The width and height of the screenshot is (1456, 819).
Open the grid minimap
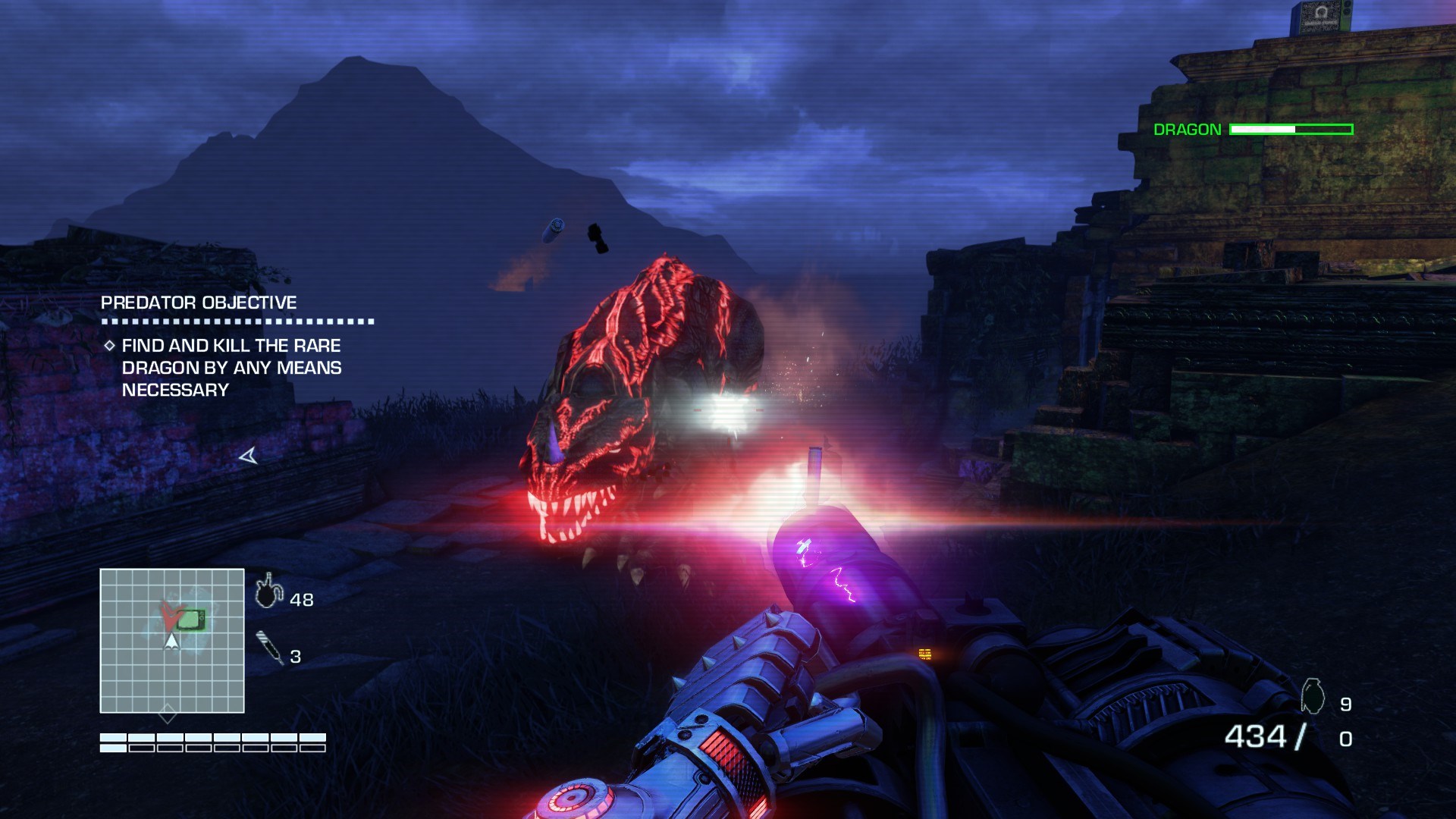tap(172, 641)
